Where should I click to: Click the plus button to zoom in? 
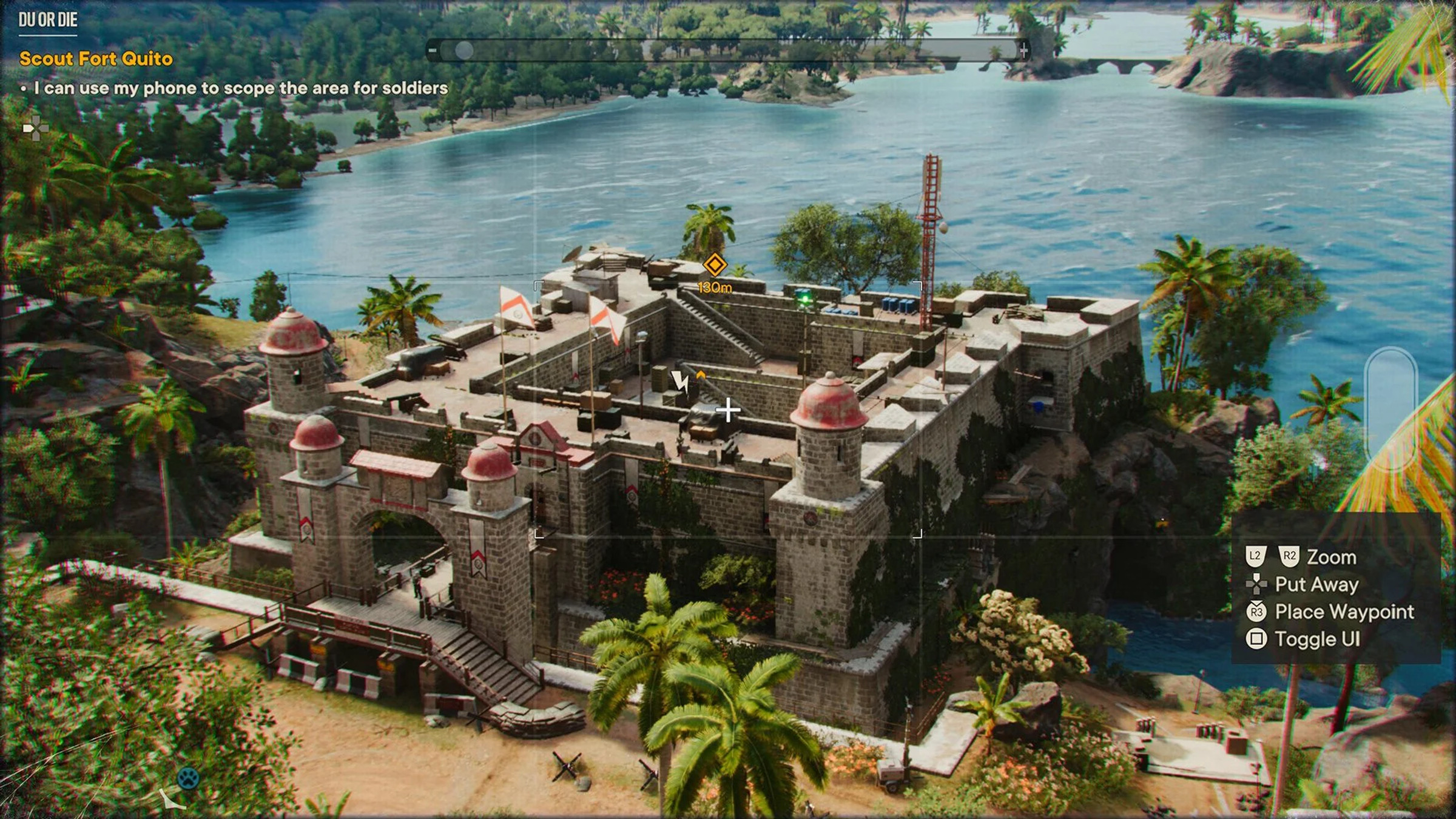point(1024,52)
